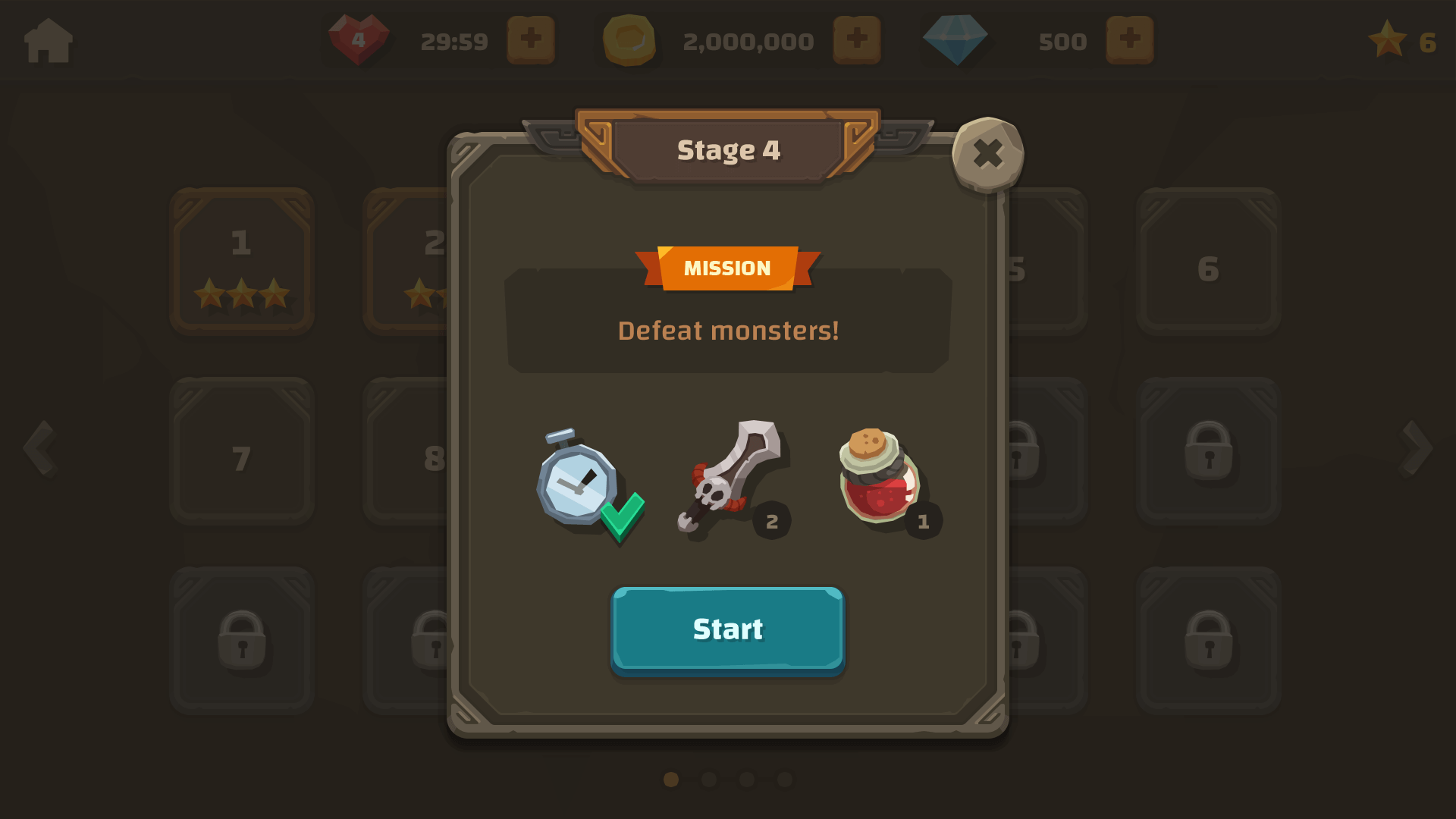This screenshot has width=1456, height=819.
Task: Buy more gold coins
Action: (856, 39)
